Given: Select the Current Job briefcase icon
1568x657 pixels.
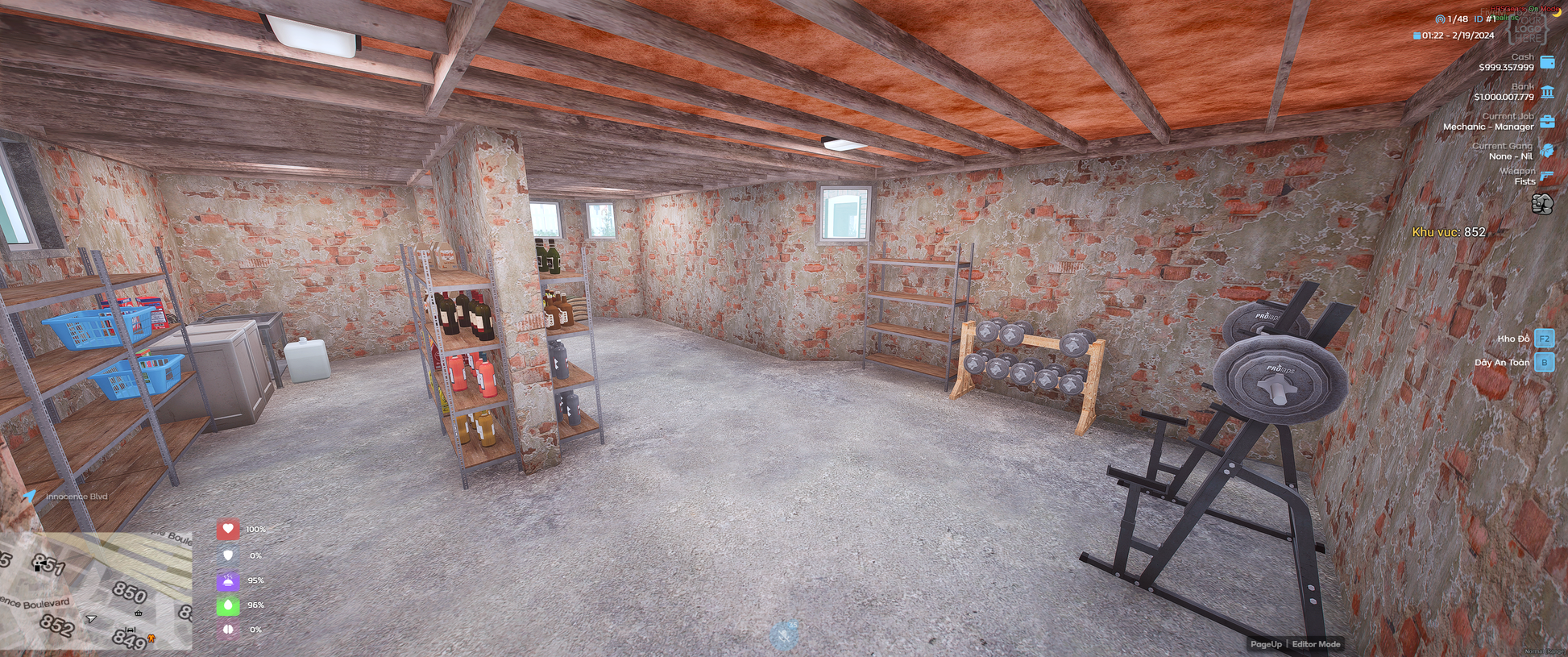Looking at the screenshot, I should (x=1547, y=122).
